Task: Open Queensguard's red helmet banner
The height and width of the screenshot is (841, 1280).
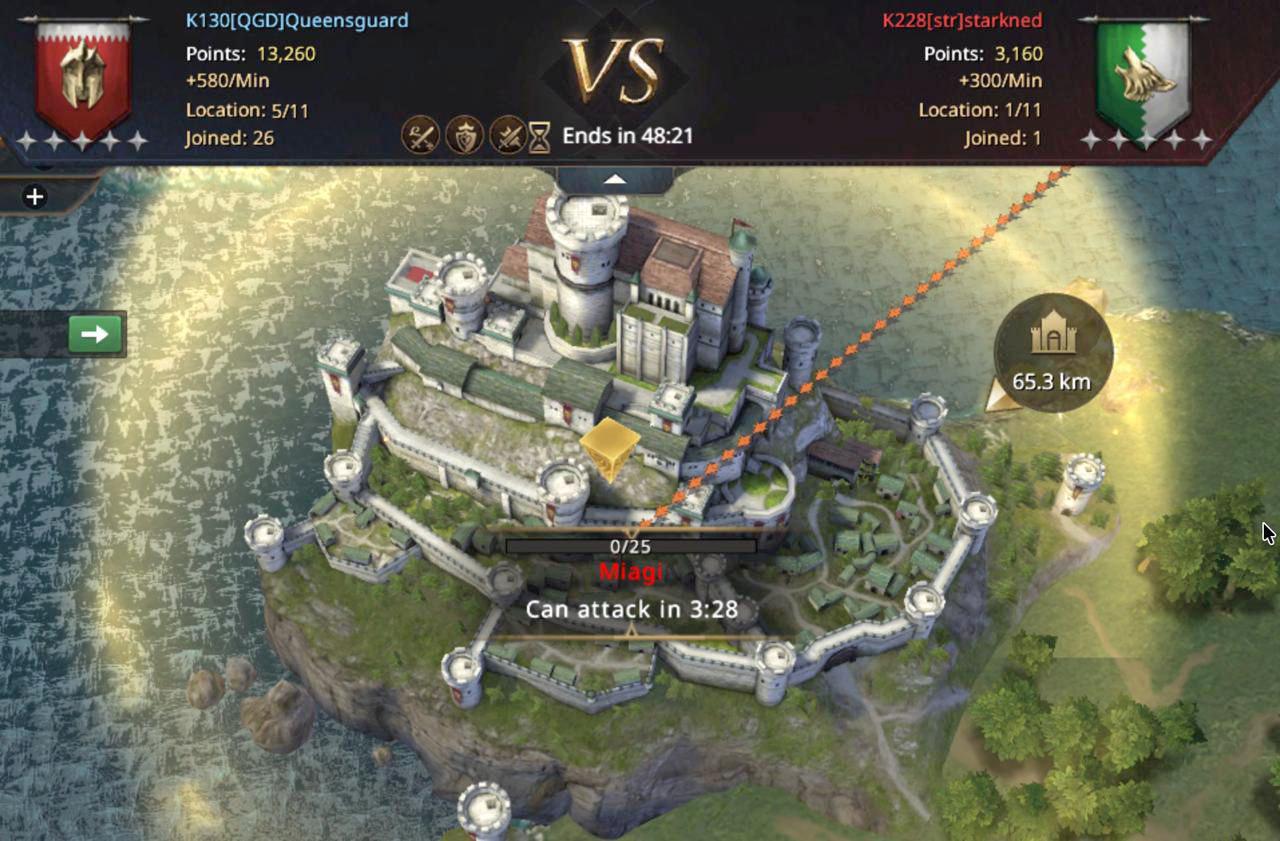Action: click(83, 77)
